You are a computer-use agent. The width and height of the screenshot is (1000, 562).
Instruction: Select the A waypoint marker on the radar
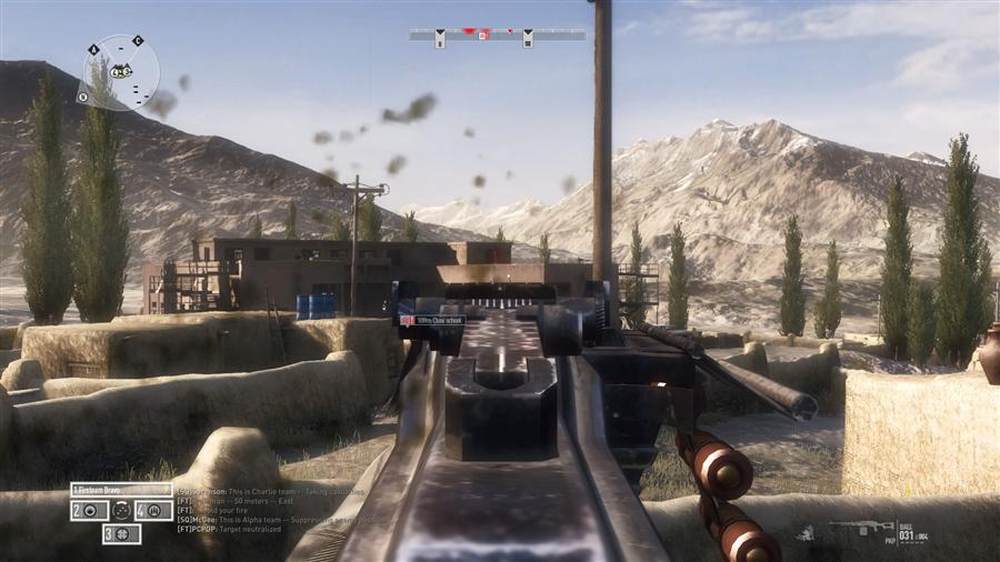(x=94, y=49)
